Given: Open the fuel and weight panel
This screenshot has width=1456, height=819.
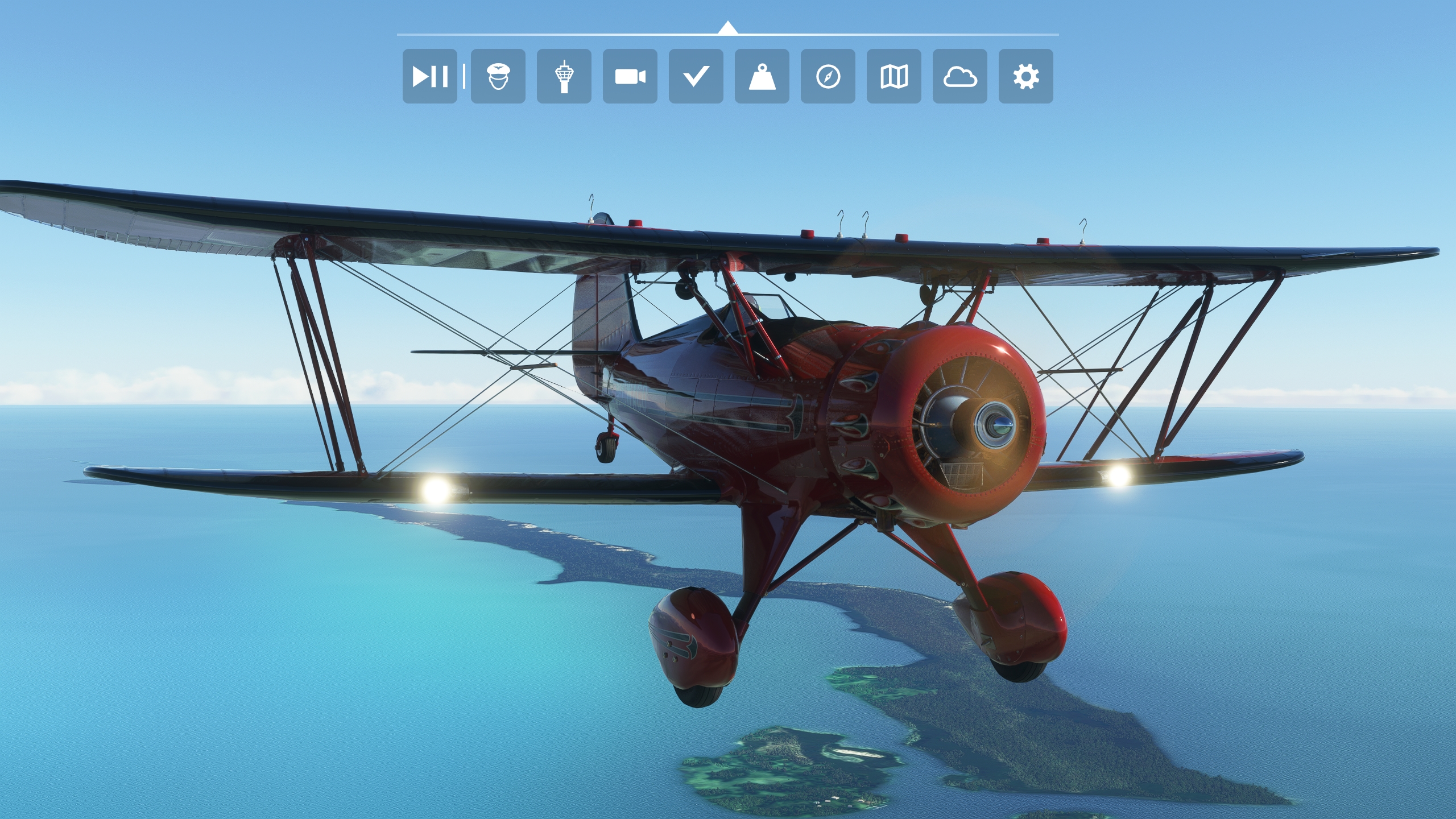Looking at the screenshot, I should point(762,76).
